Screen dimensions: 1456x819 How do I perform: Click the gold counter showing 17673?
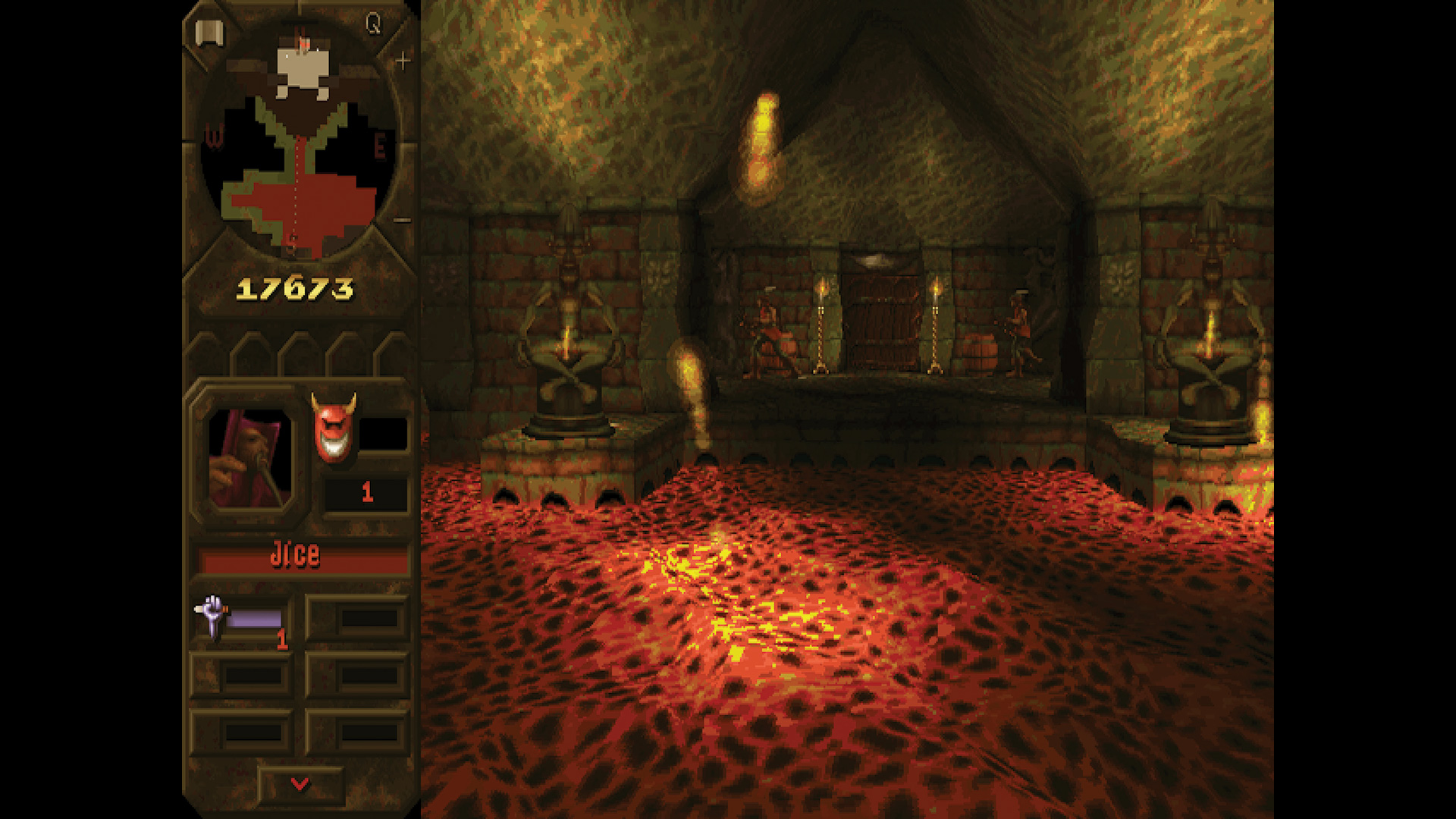point(296,288)
